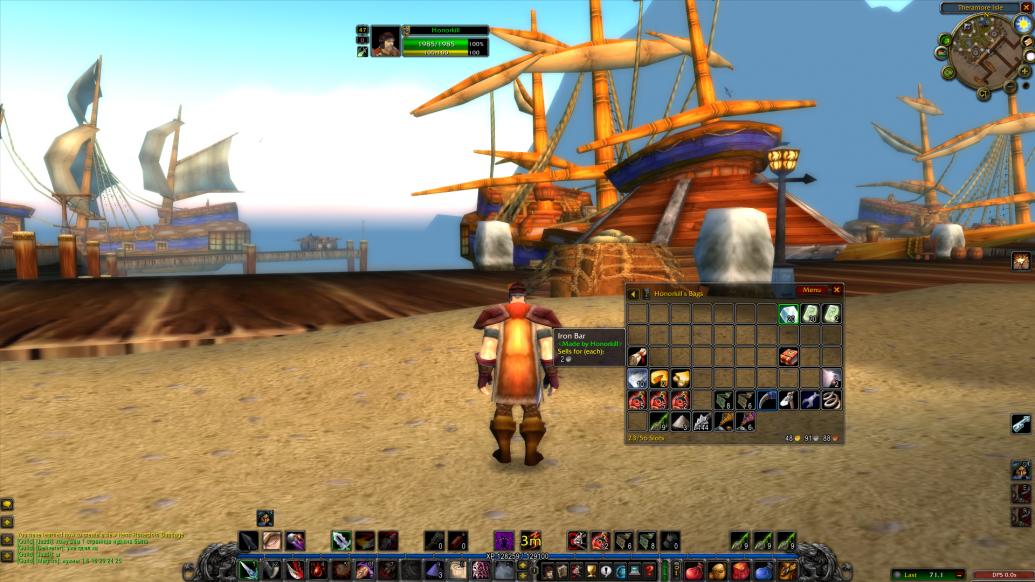Select the scroll item in bag

(636, 356)
